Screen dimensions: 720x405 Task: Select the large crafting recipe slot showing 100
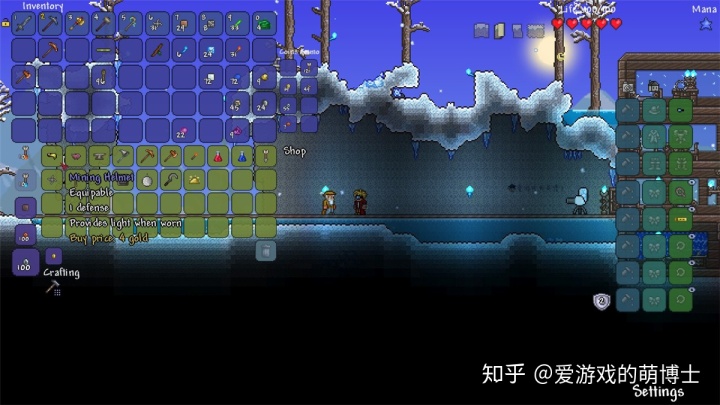click(25, 263)
